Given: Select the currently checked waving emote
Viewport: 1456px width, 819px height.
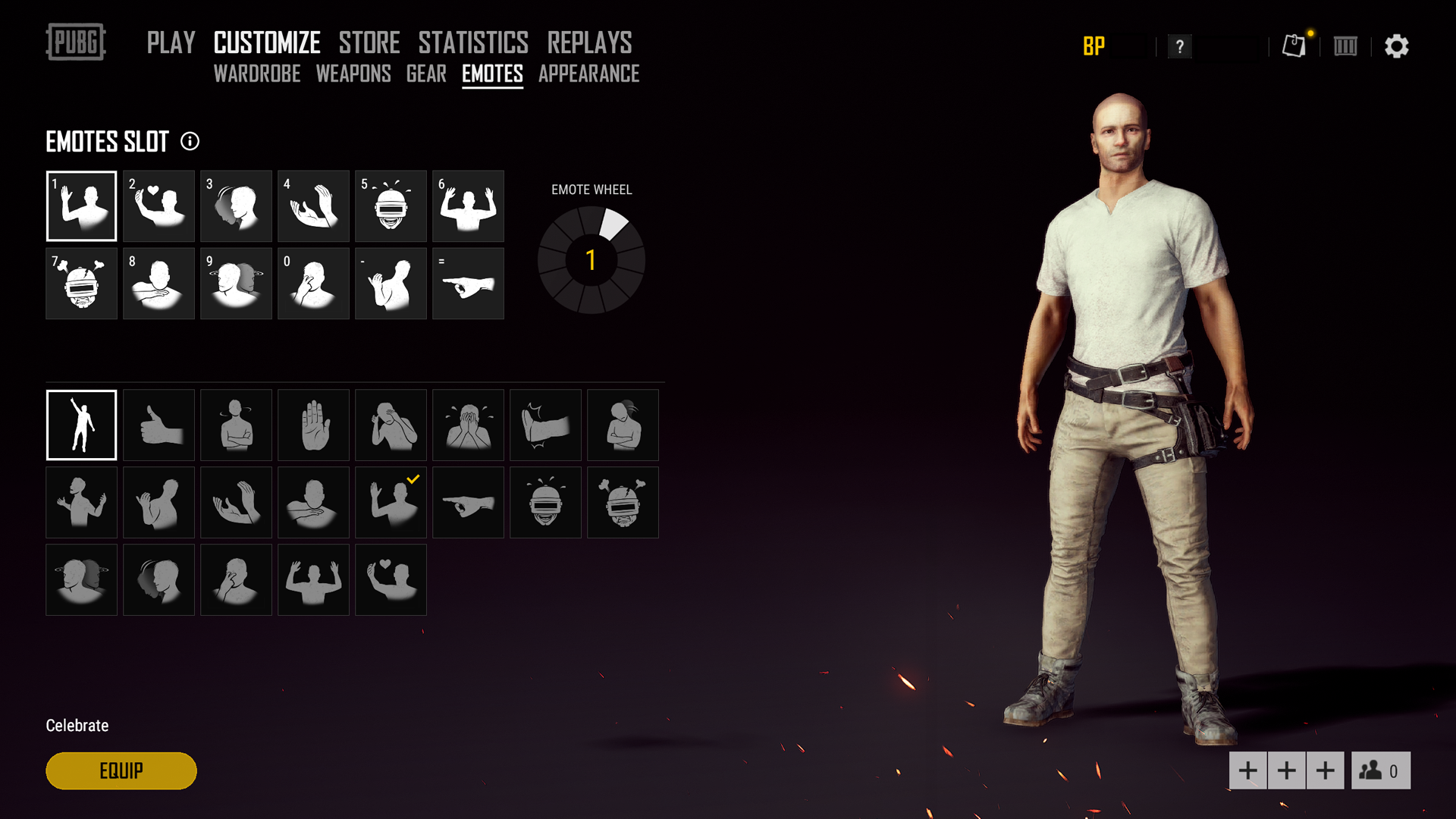Looking at the screenshot, I should pos(391,502).
